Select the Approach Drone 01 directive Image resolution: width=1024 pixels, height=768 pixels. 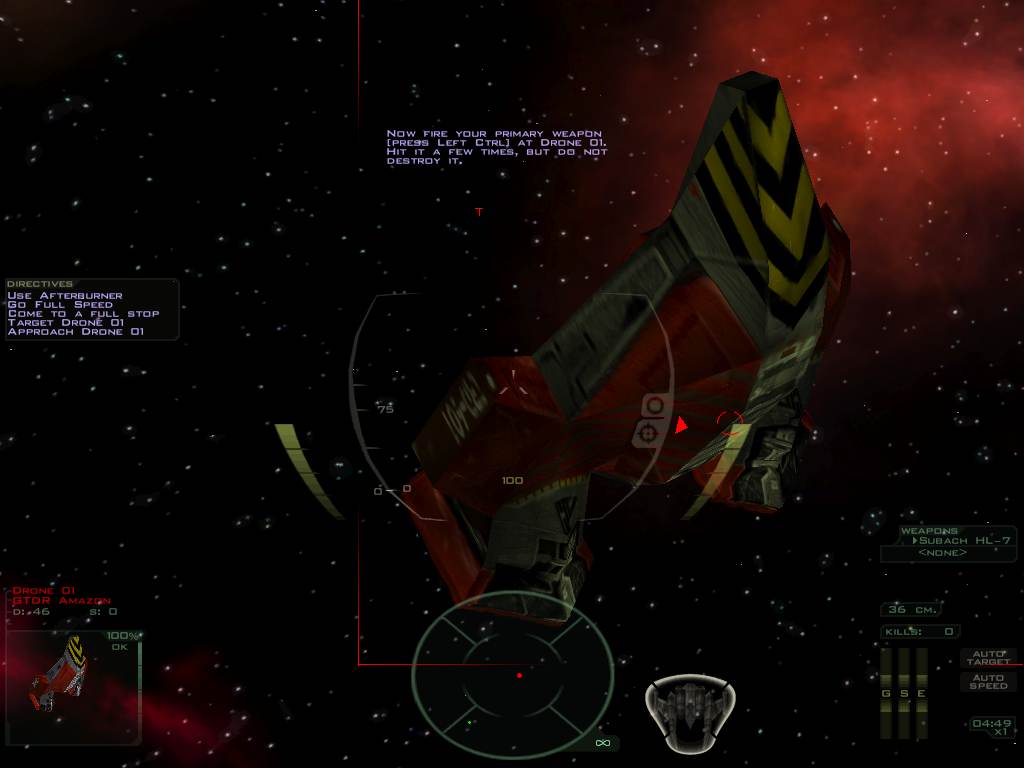pyautogui.click(x=76, y=331)
